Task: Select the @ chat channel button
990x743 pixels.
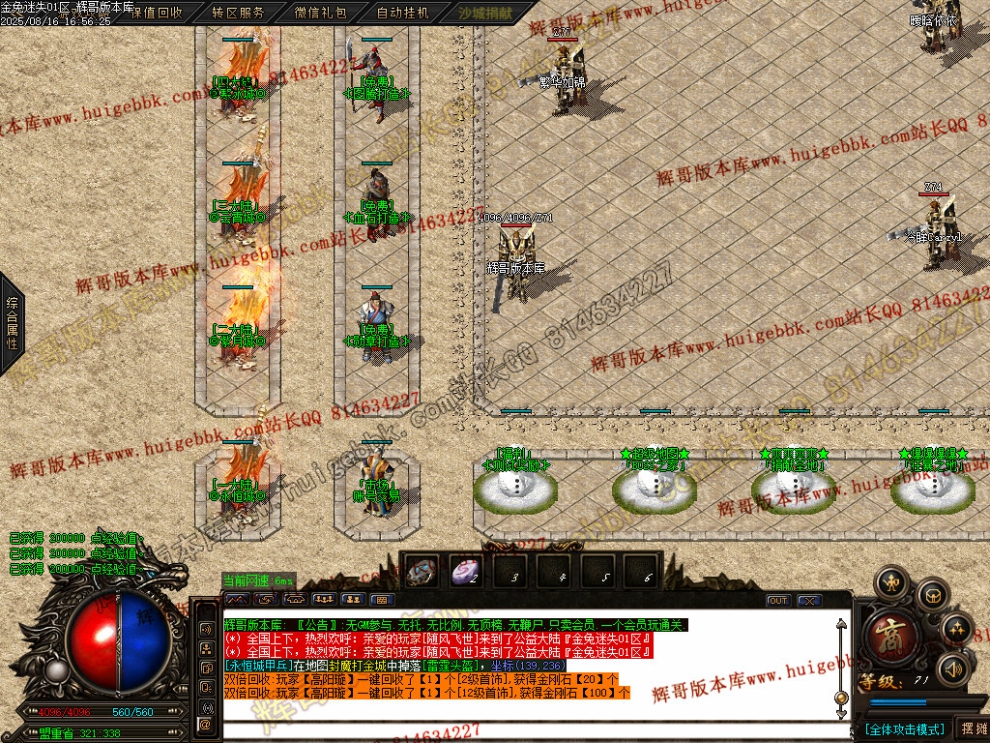Action: (205, 724)
